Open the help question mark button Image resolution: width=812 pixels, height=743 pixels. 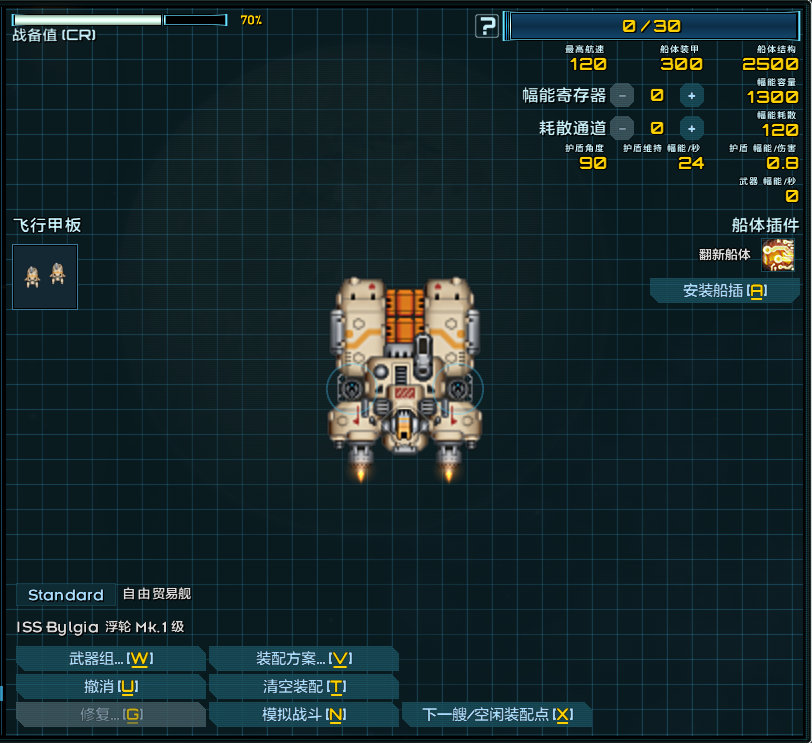point(487,26)
